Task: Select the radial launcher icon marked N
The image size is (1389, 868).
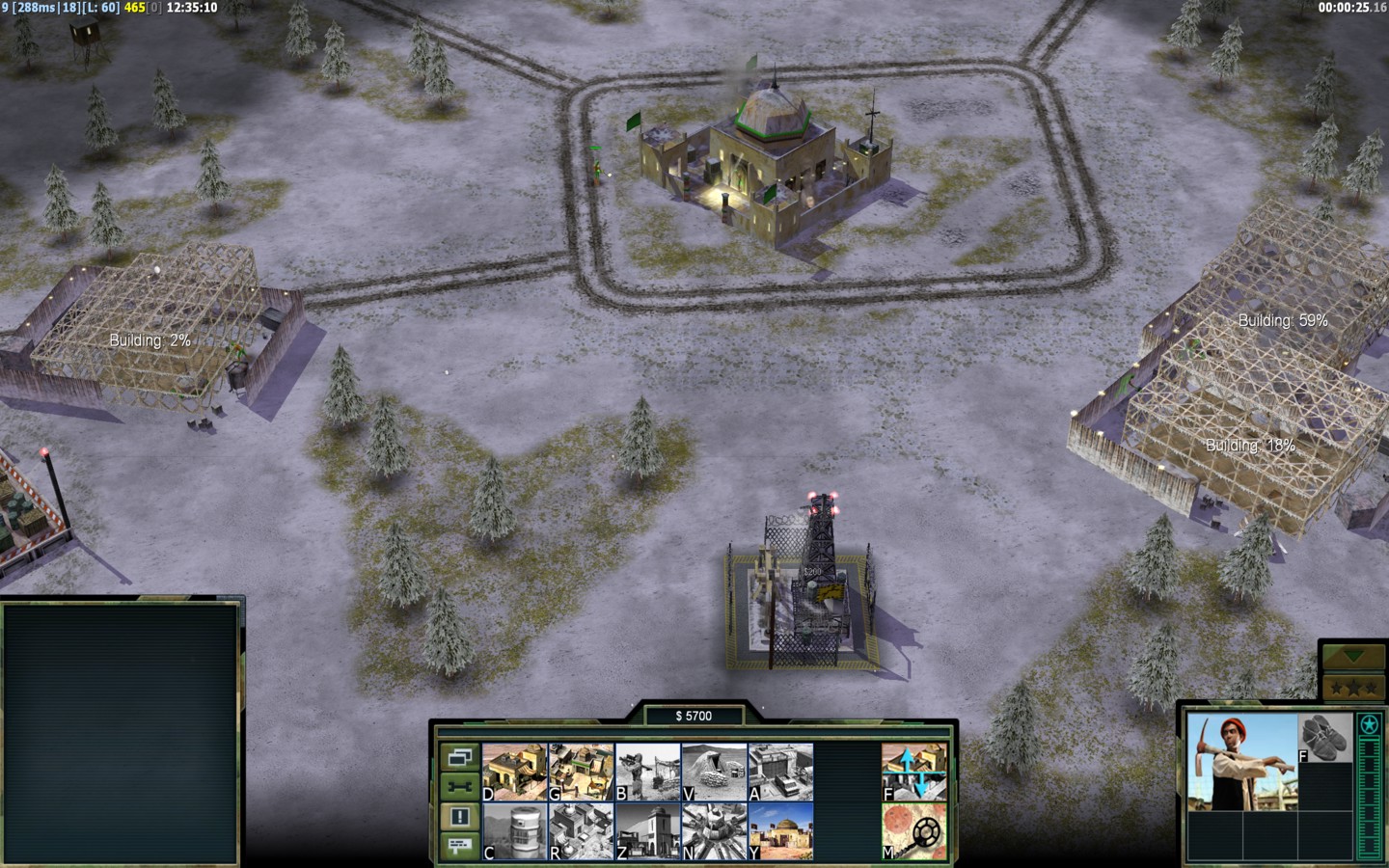Action: click(x=714, y=831)
